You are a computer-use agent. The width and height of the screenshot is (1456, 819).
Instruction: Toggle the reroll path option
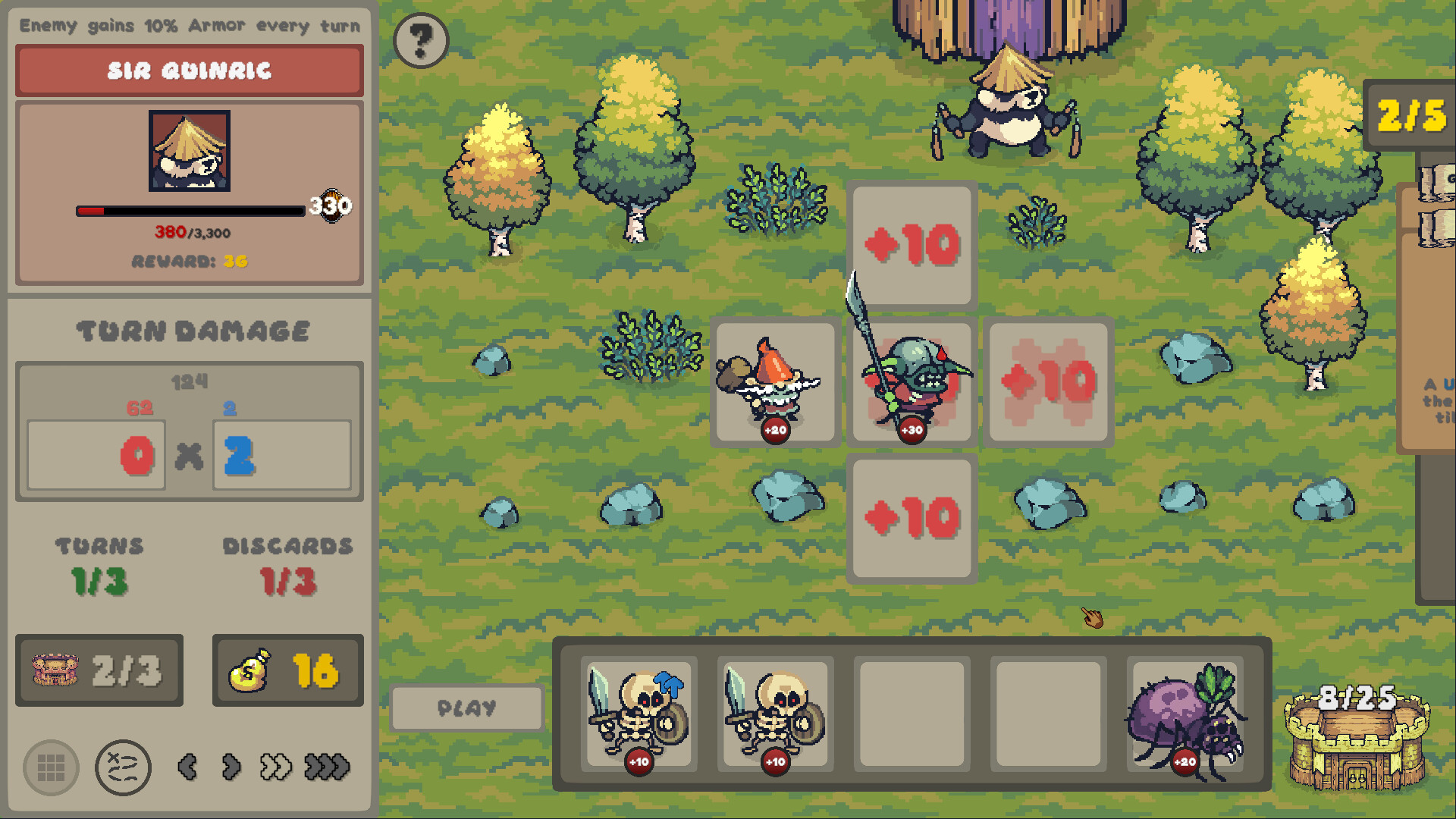pos(121,767)
